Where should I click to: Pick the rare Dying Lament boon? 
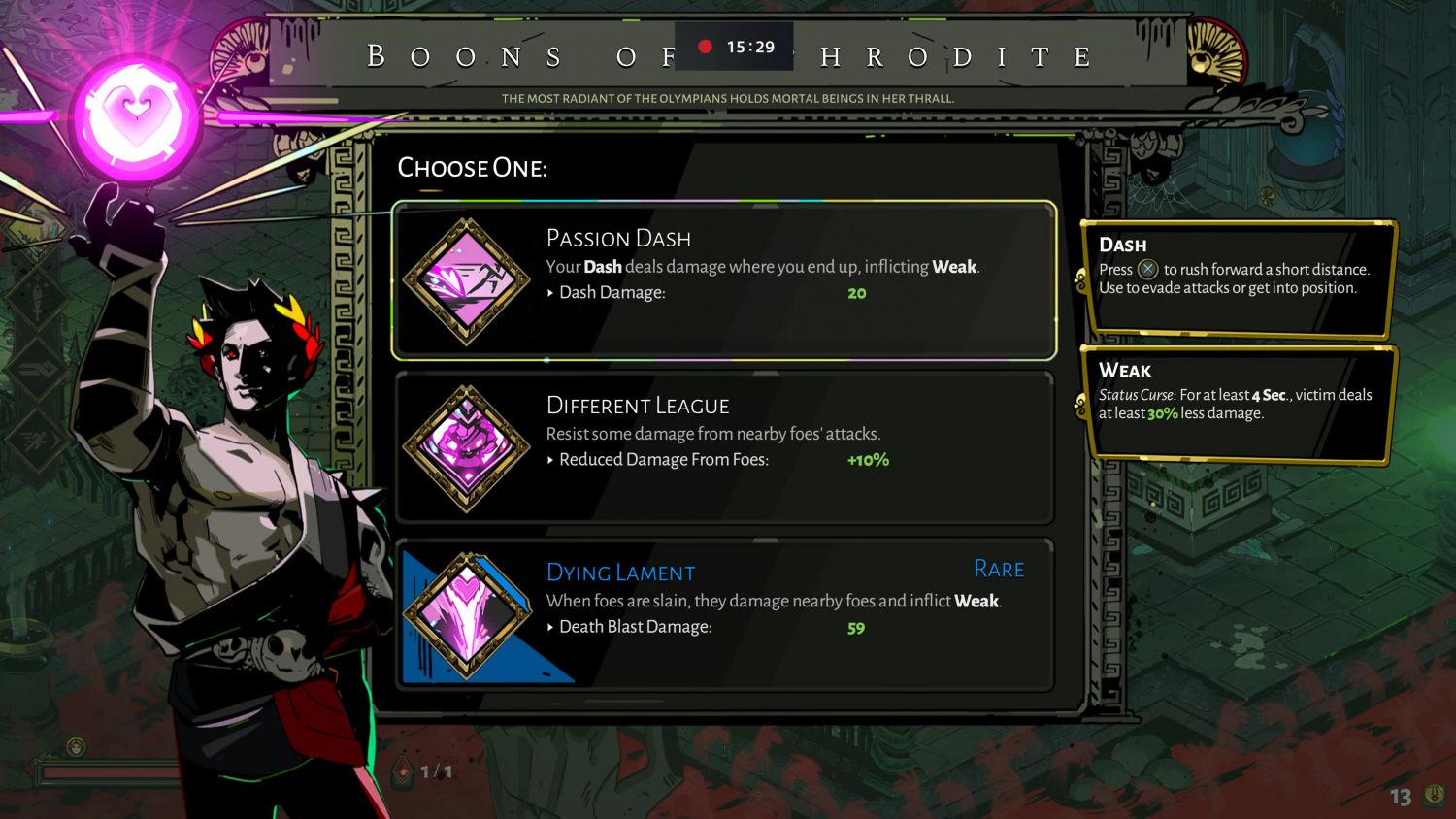pyautogui.click(x=724, y=614)
